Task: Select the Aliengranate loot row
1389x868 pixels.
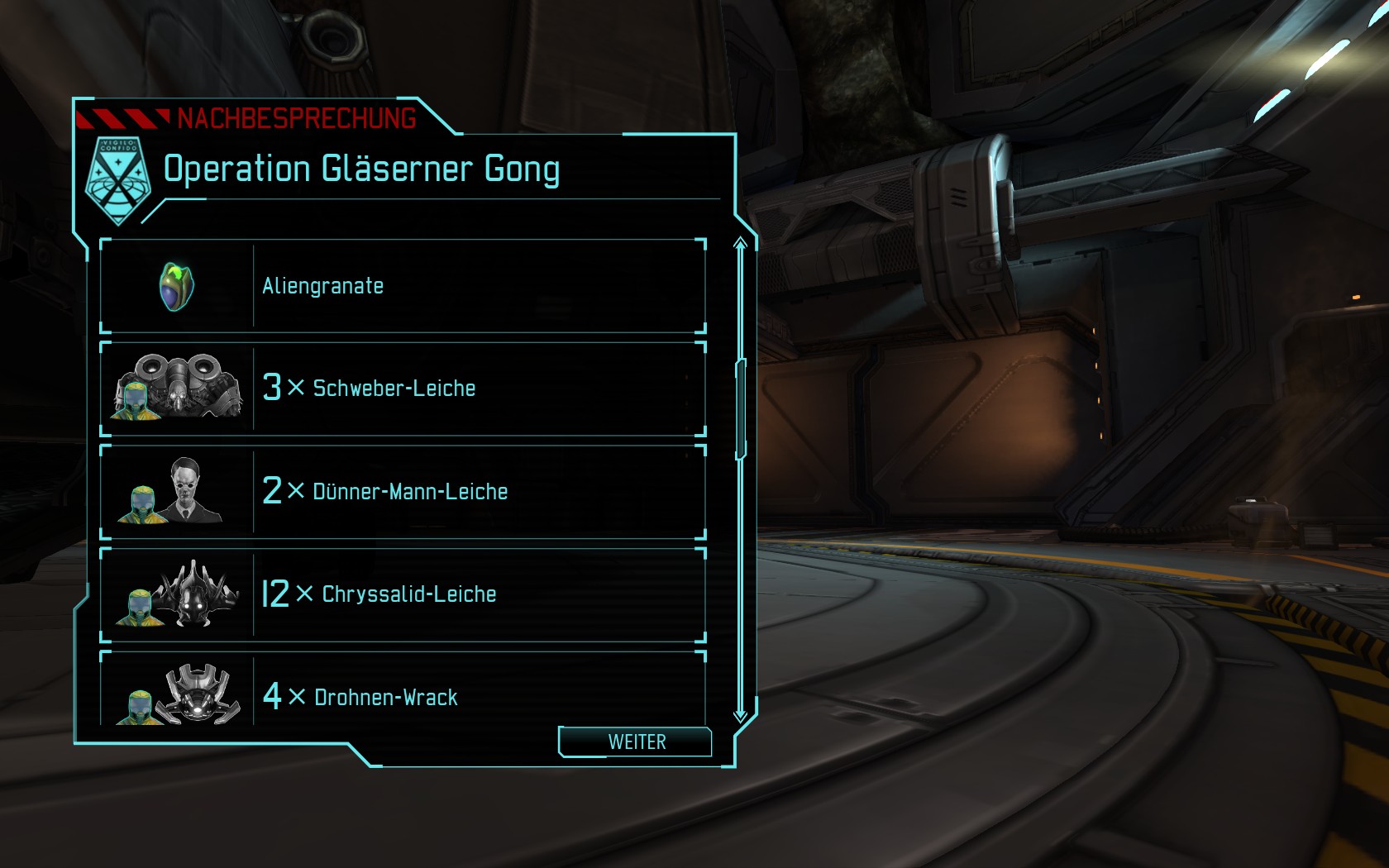Action: (403, 286)
